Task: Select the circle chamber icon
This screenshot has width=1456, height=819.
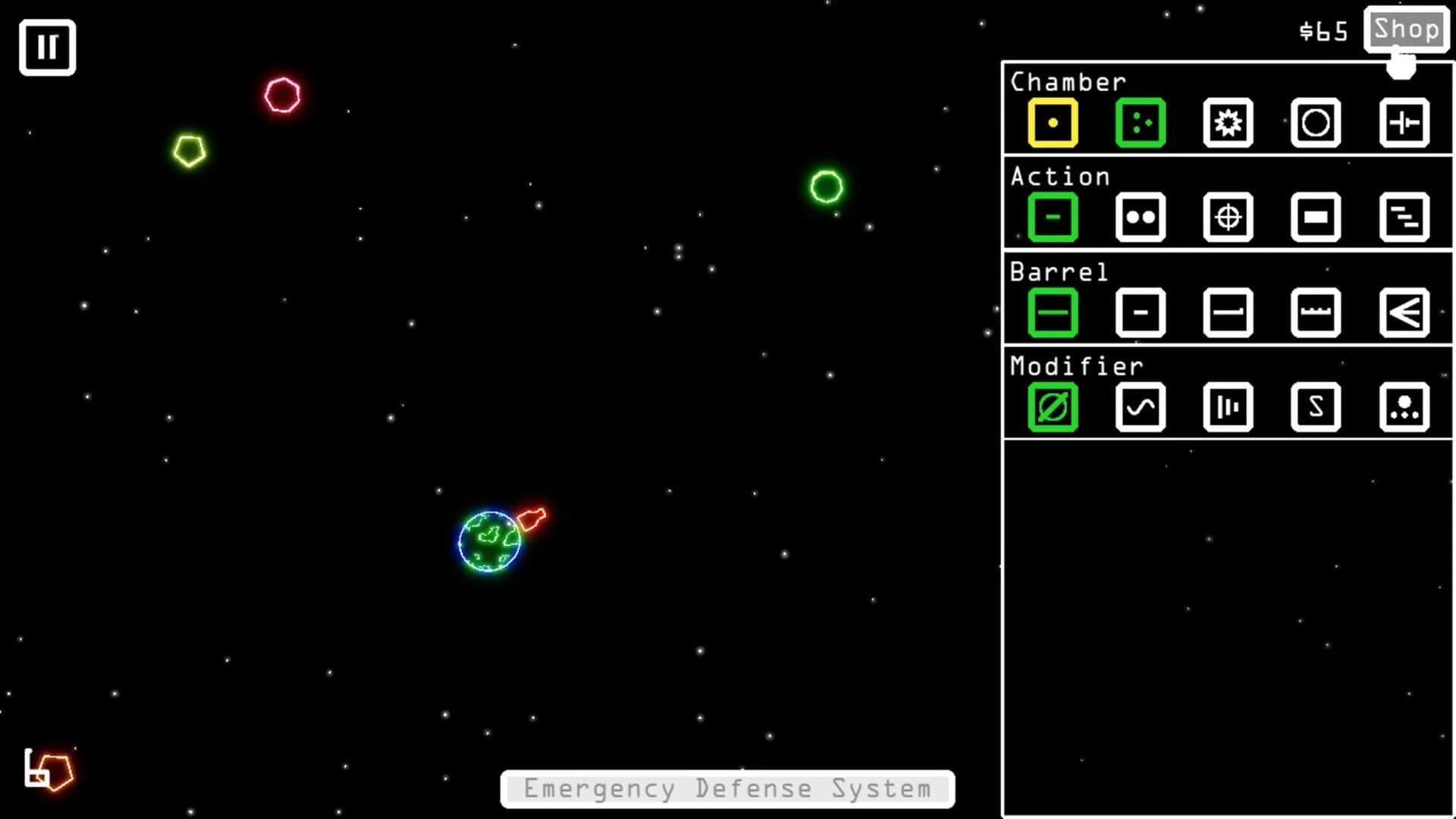Action: pyautogui.click(x=1316, y=122)
